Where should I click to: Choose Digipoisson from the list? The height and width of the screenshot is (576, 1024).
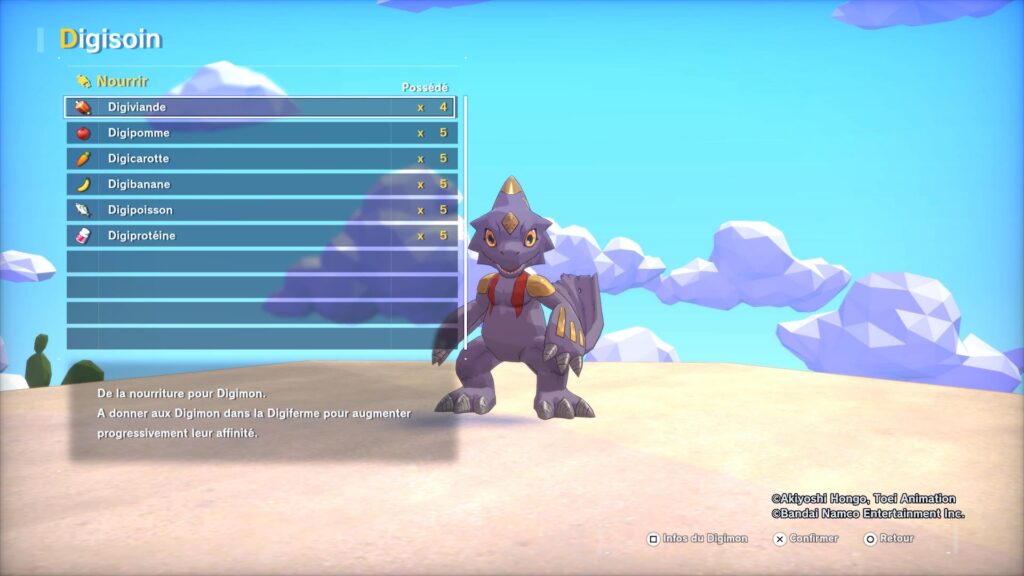pos(260,210)
